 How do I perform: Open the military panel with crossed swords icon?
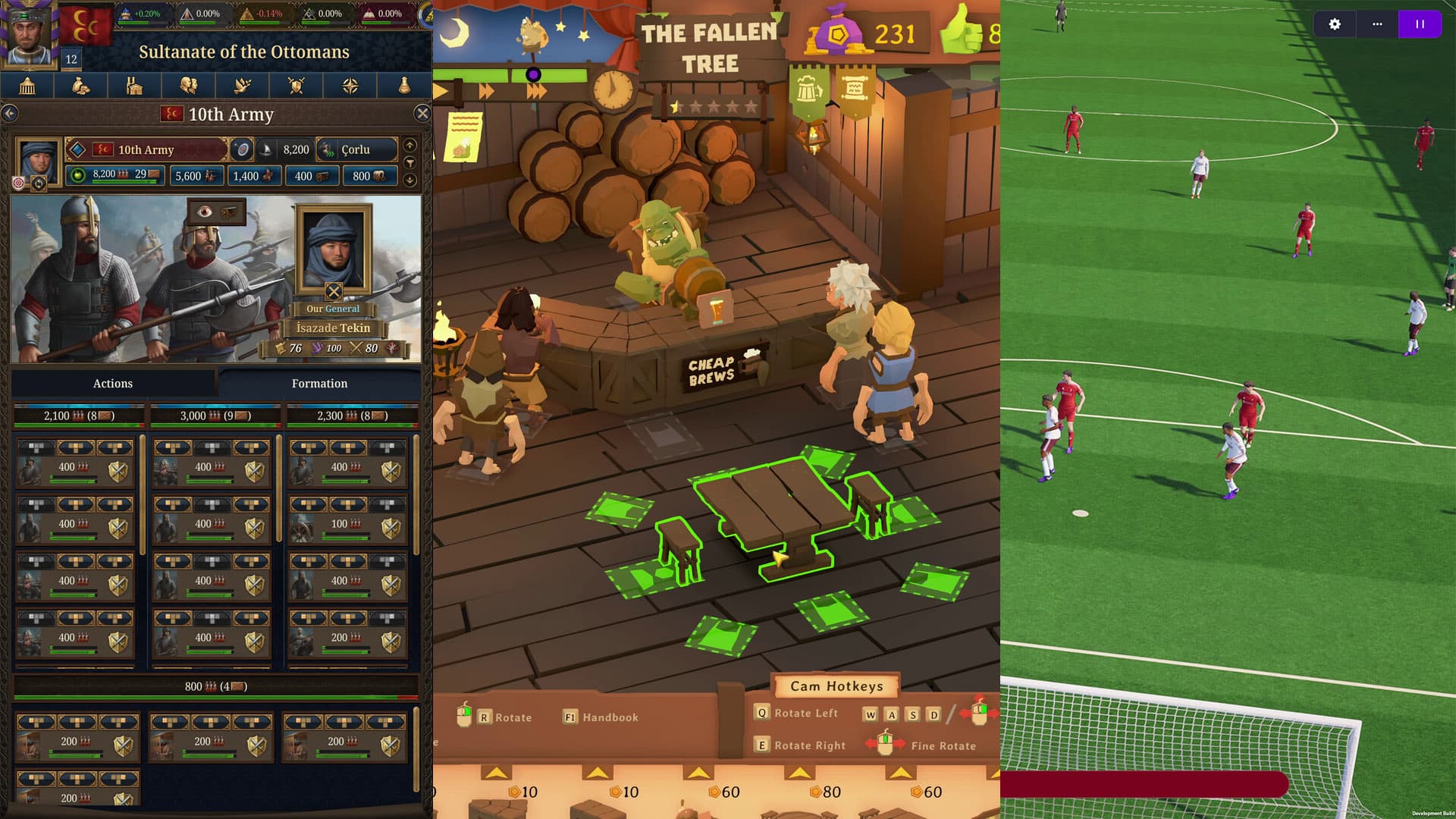[x=296, y=86]
